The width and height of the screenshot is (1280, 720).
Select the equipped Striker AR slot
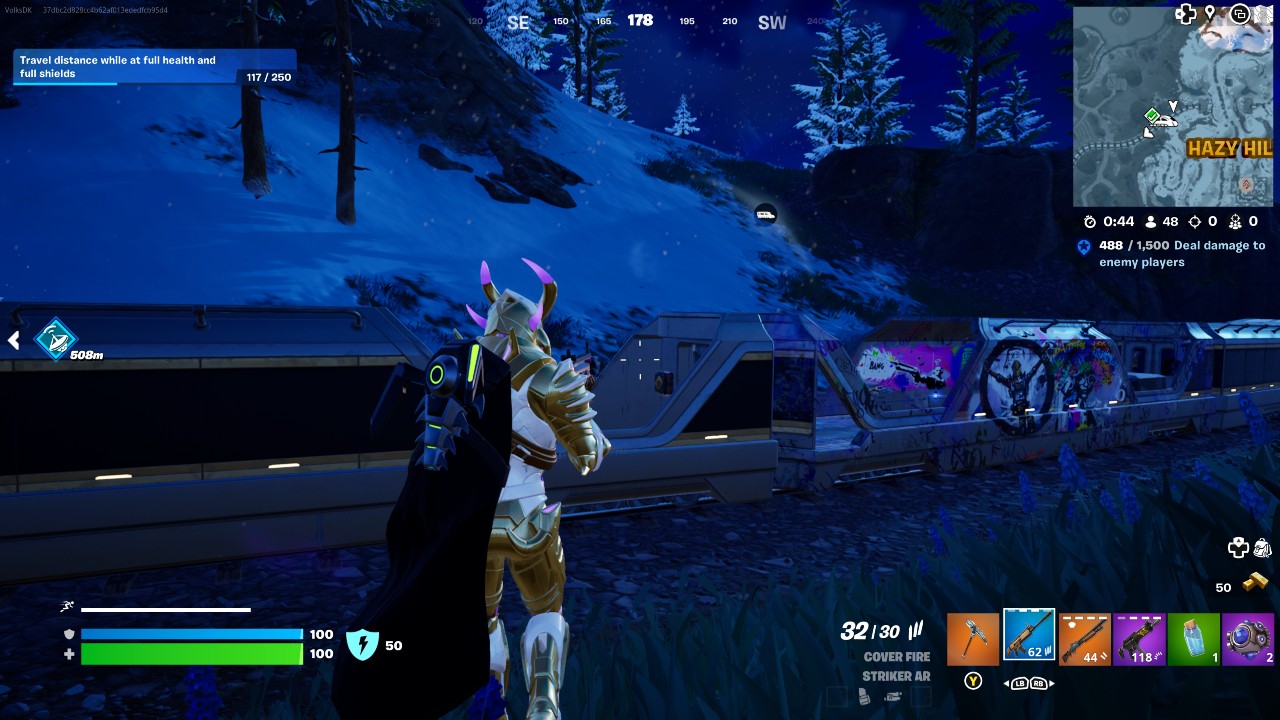(x=1029, y=636)
